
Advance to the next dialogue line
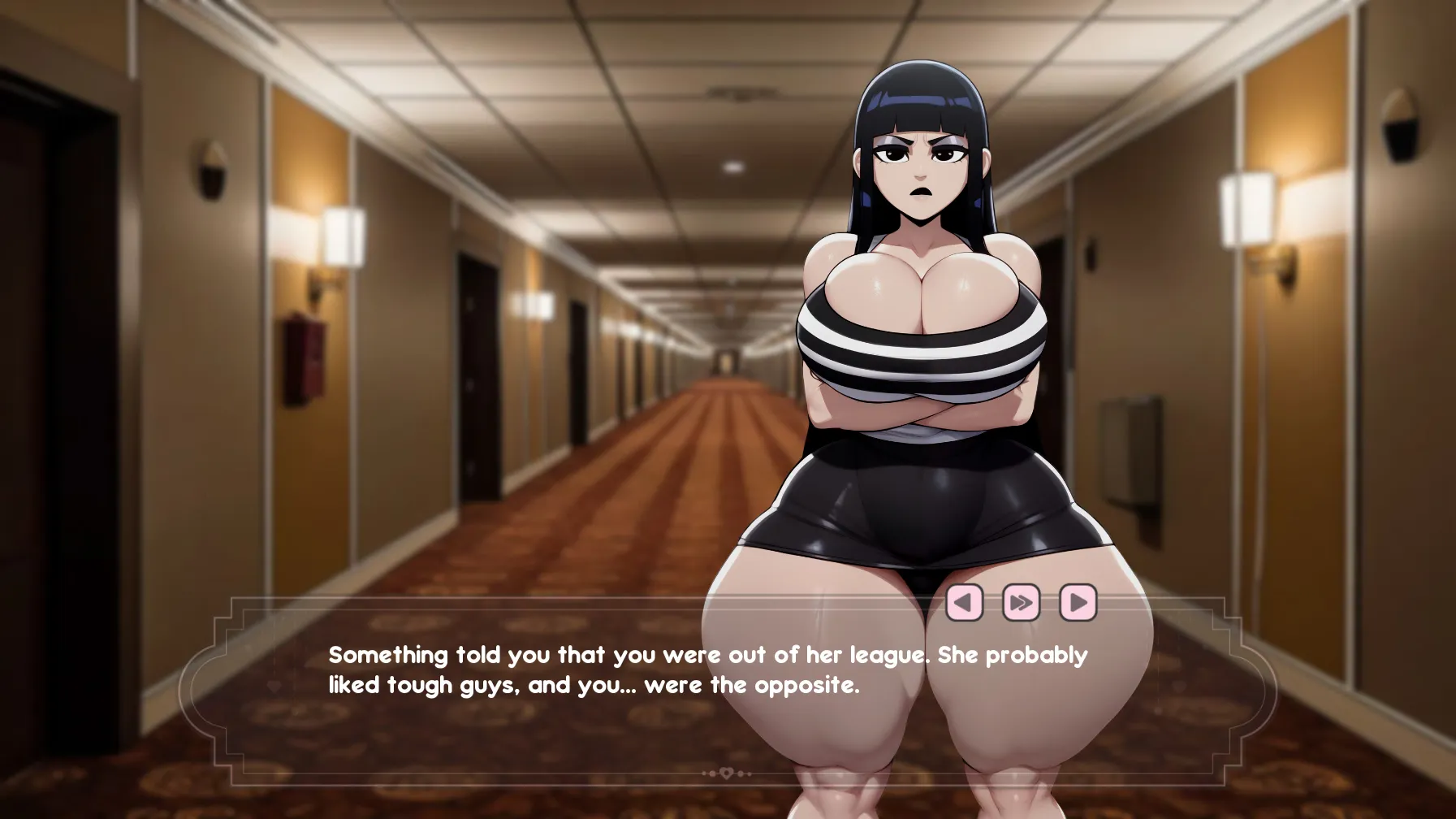pos(1078,603)
